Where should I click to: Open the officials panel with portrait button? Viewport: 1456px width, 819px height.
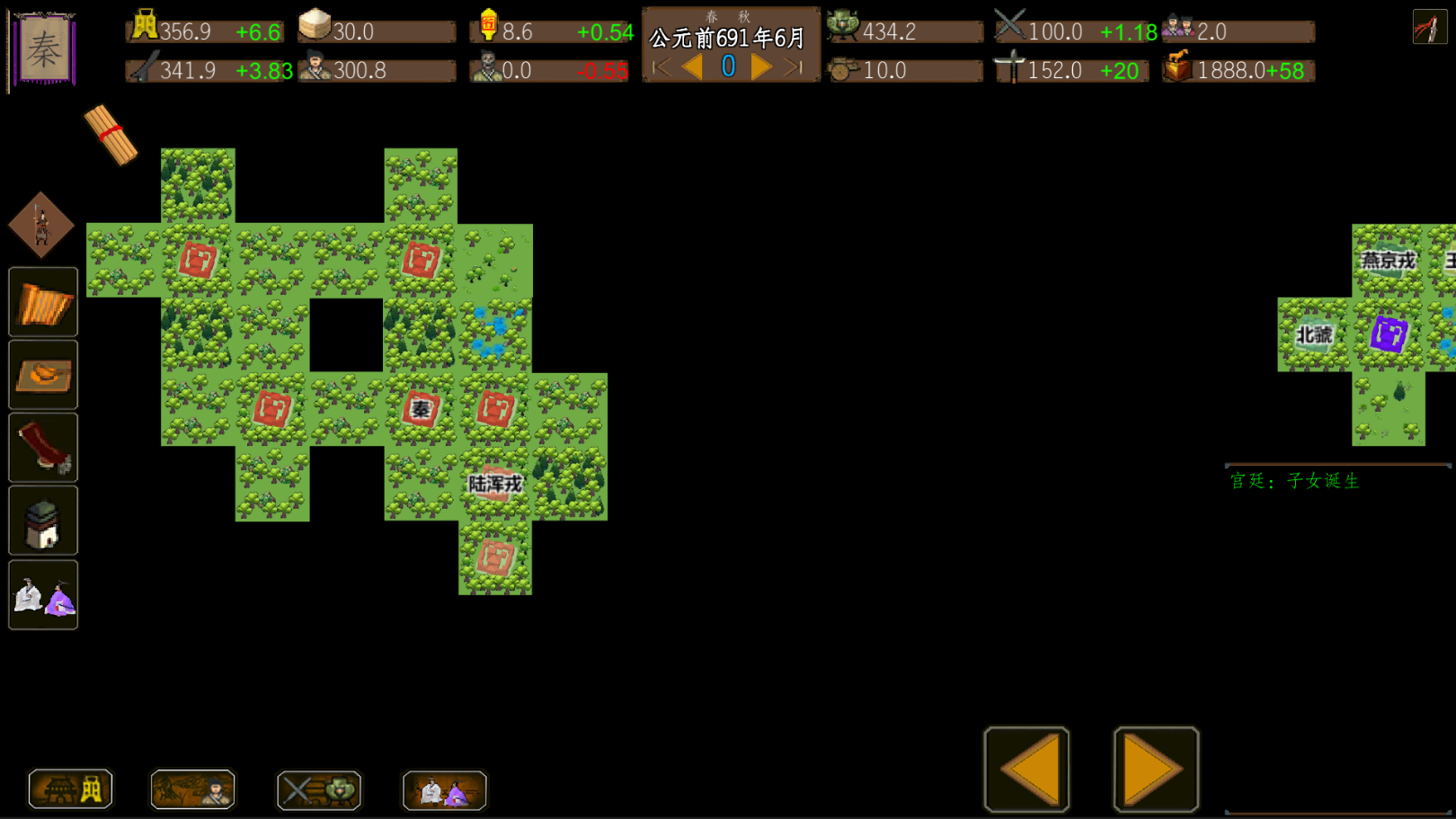pyautogui.click(x=191, y=788)
